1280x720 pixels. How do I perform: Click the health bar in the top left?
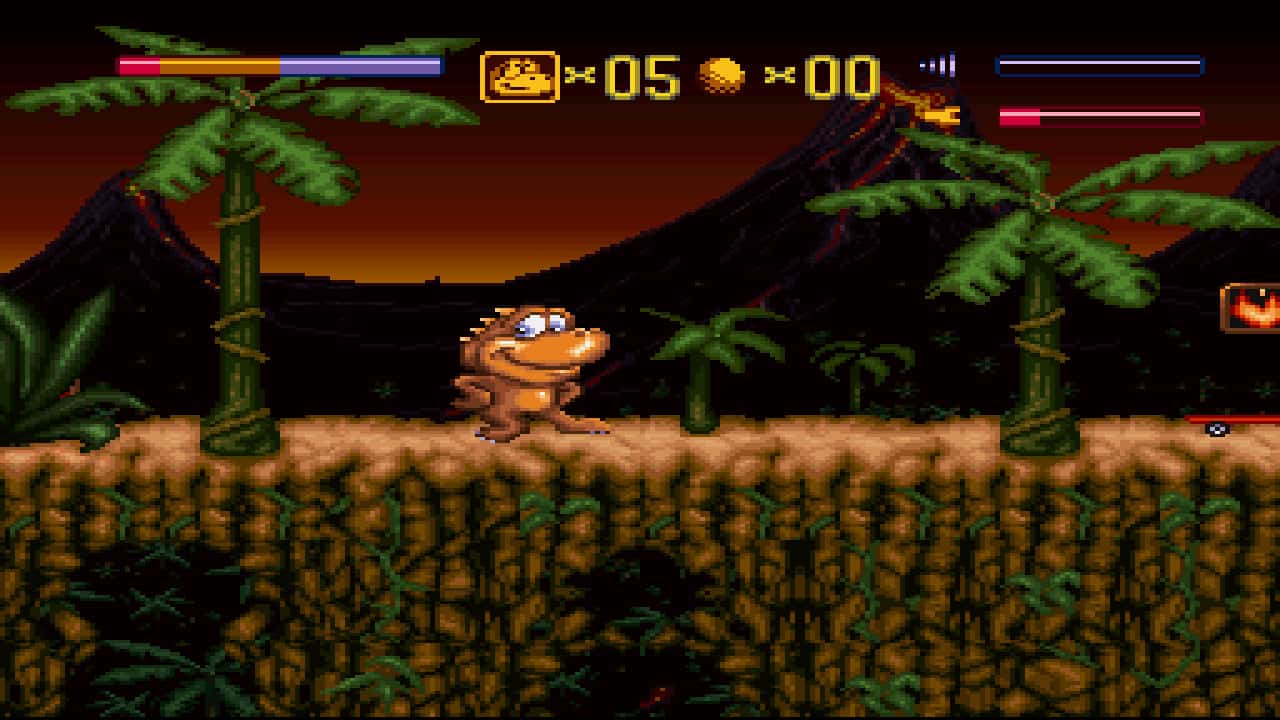pyautogui.click(x=278, y=65)
